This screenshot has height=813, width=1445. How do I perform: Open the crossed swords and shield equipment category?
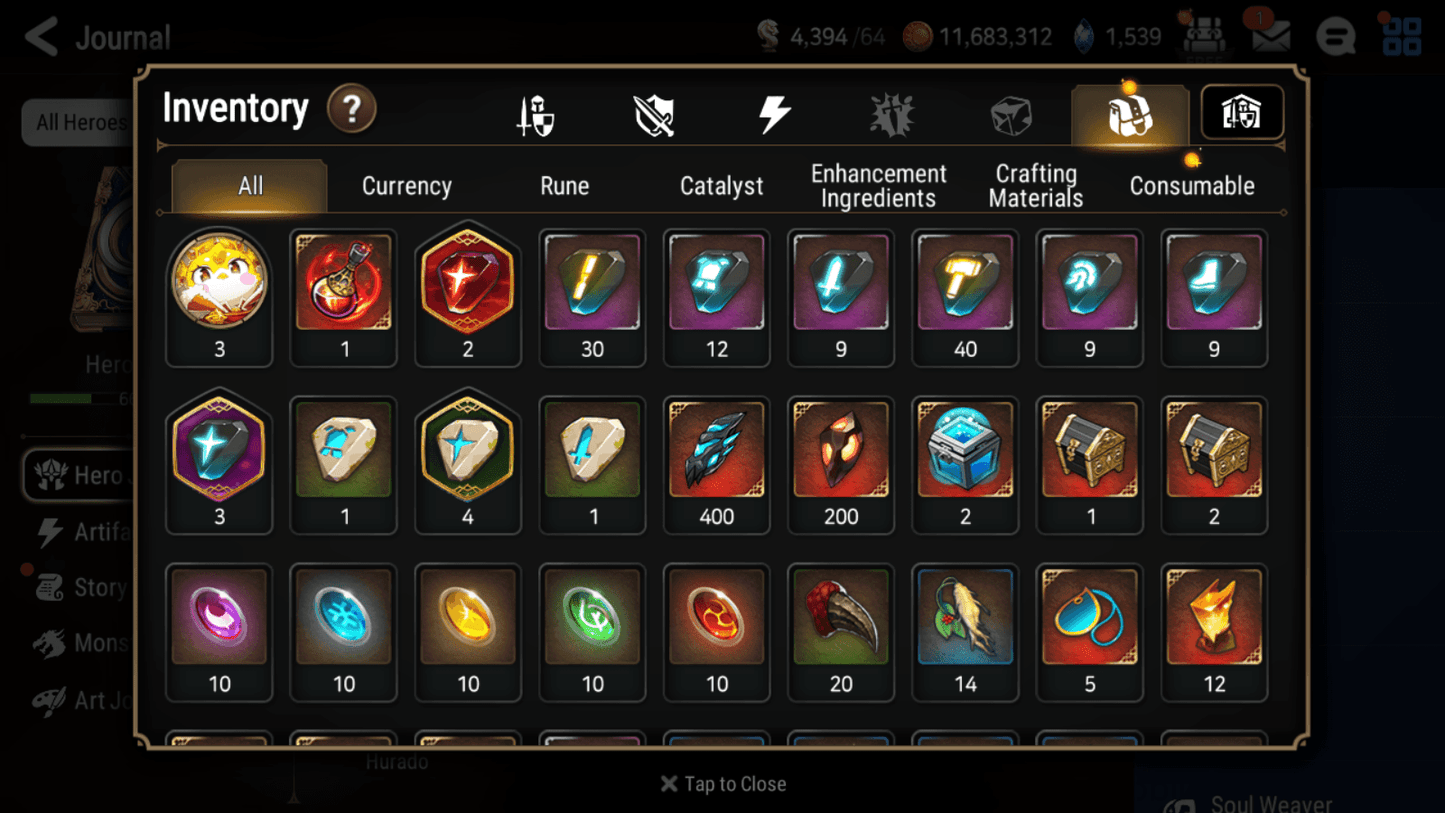coord(654,113)
